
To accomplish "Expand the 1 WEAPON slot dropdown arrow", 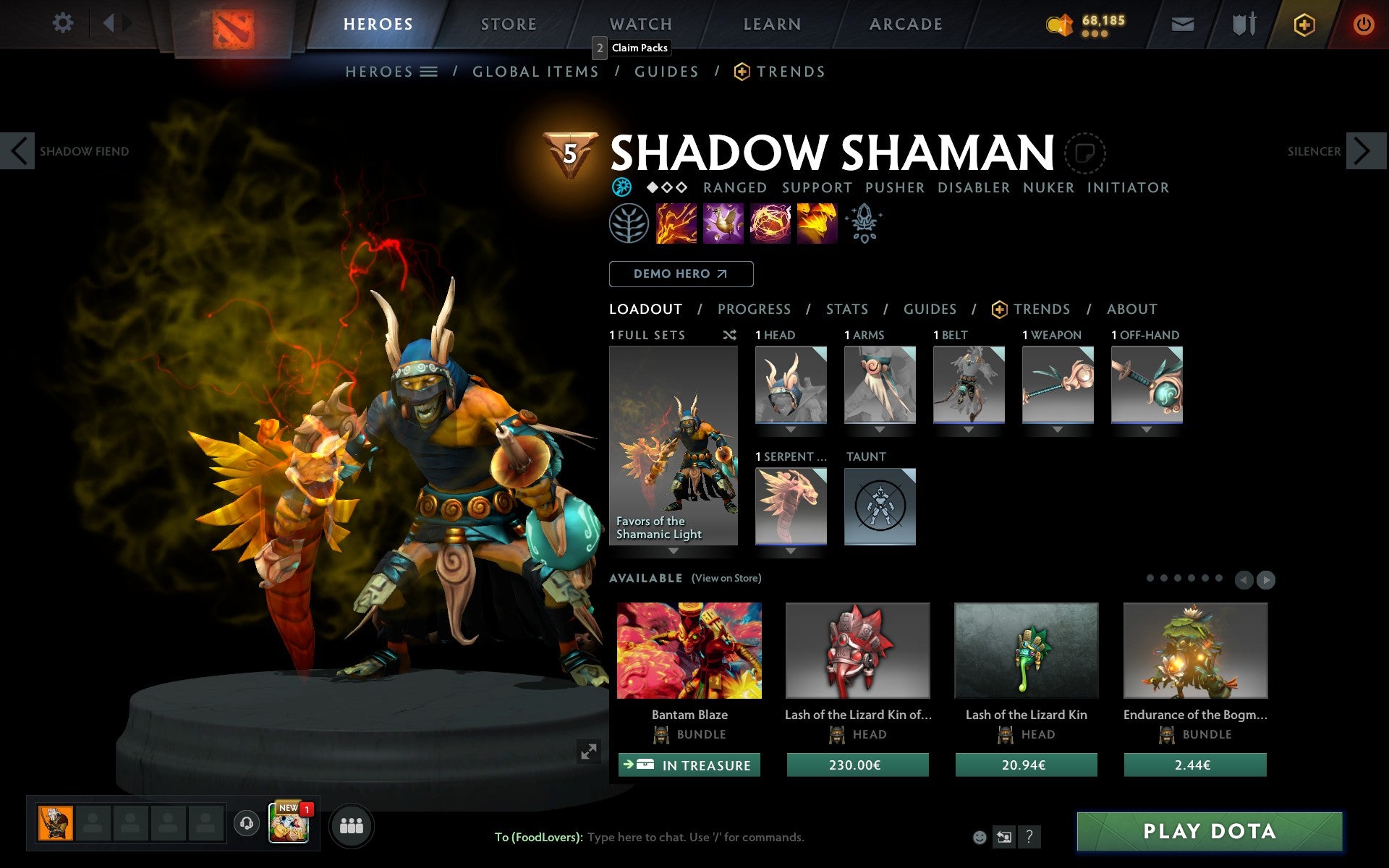I will (x=1058, y=427).
